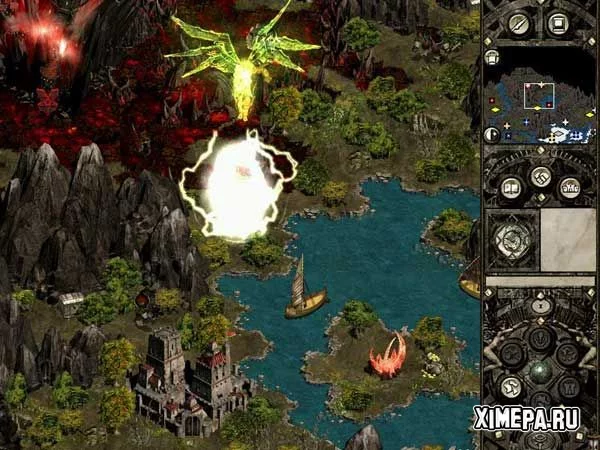Click the quill button above the minimap

tap(518, 23)
